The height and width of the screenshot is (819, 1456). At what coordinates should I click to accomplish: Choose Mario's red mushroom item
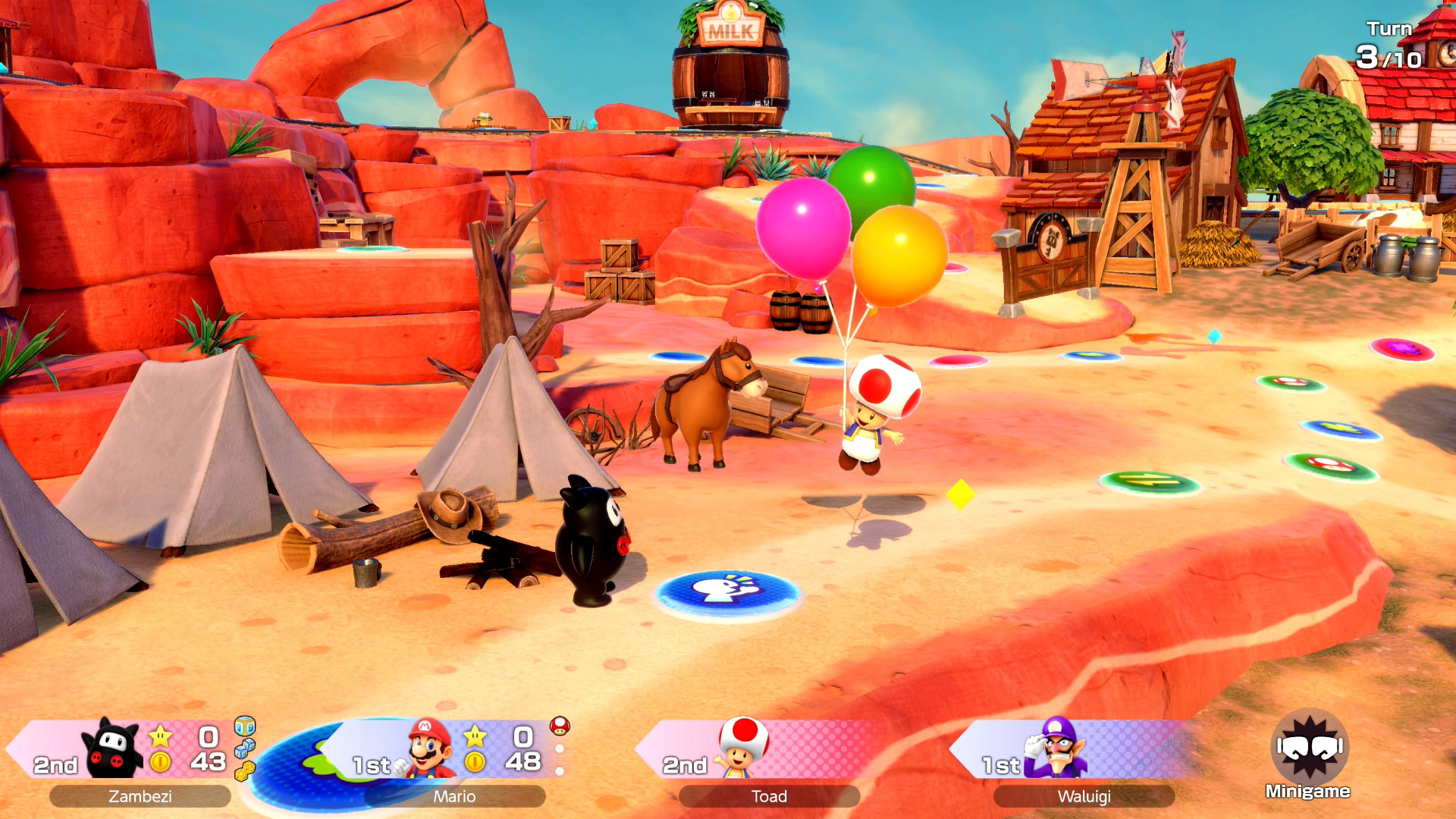560,726
